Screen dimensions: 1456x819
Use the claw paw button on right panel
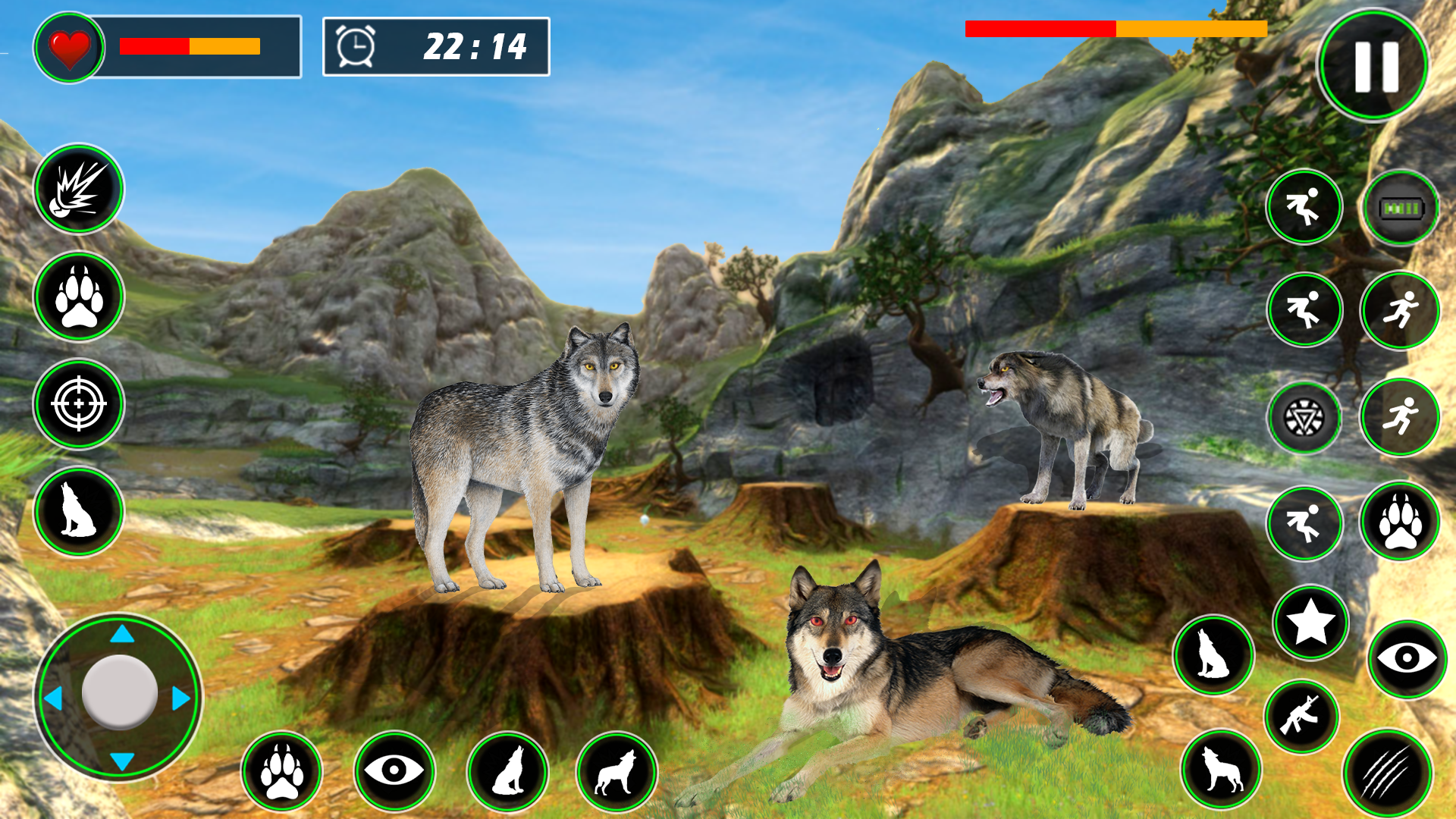[1399, 523]
